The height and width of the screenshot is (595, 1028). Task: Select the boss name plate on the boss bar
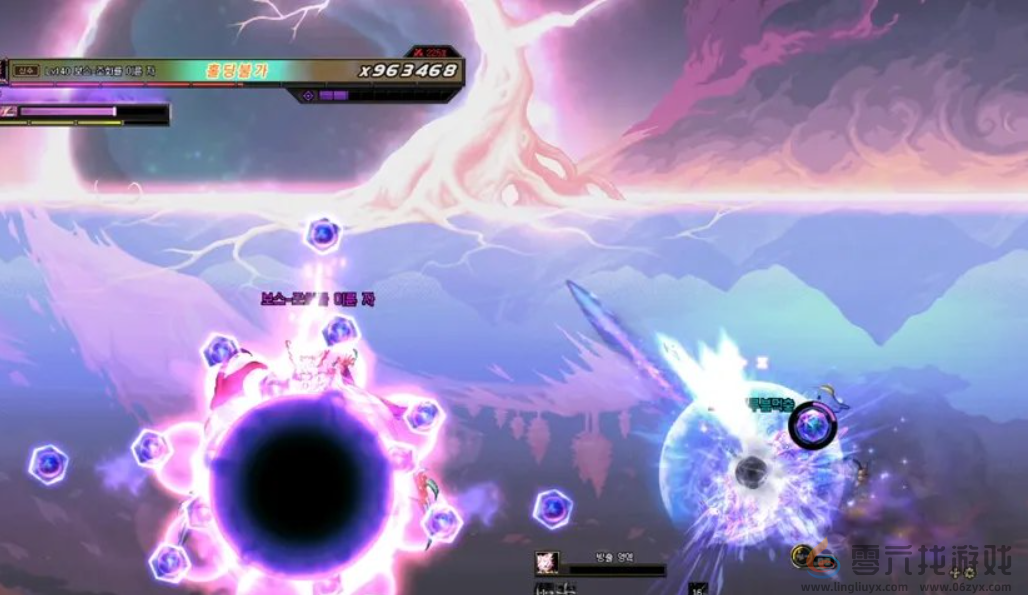98,71
